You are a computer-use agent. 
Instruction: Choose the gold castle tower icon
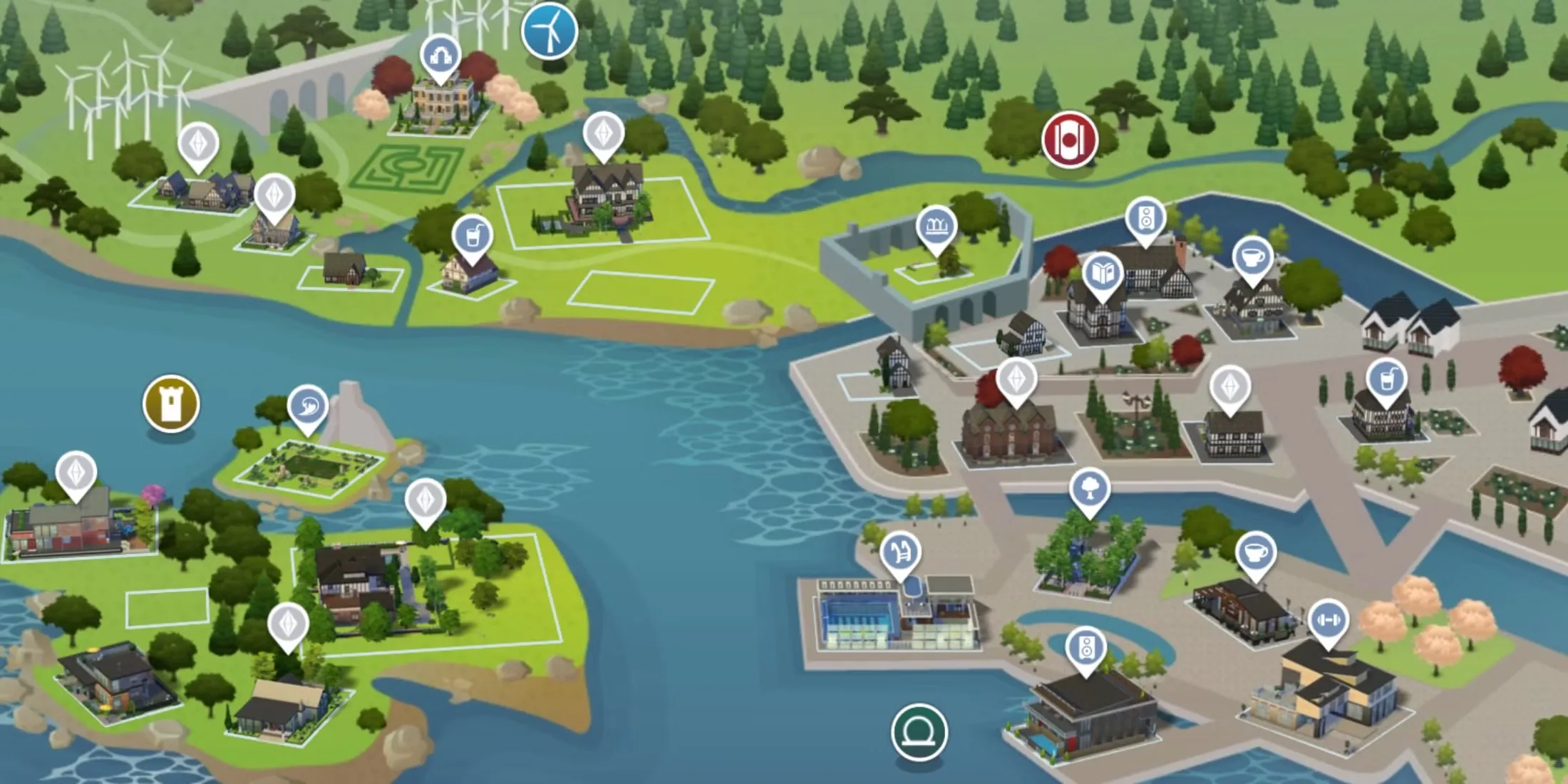point(171,403)
